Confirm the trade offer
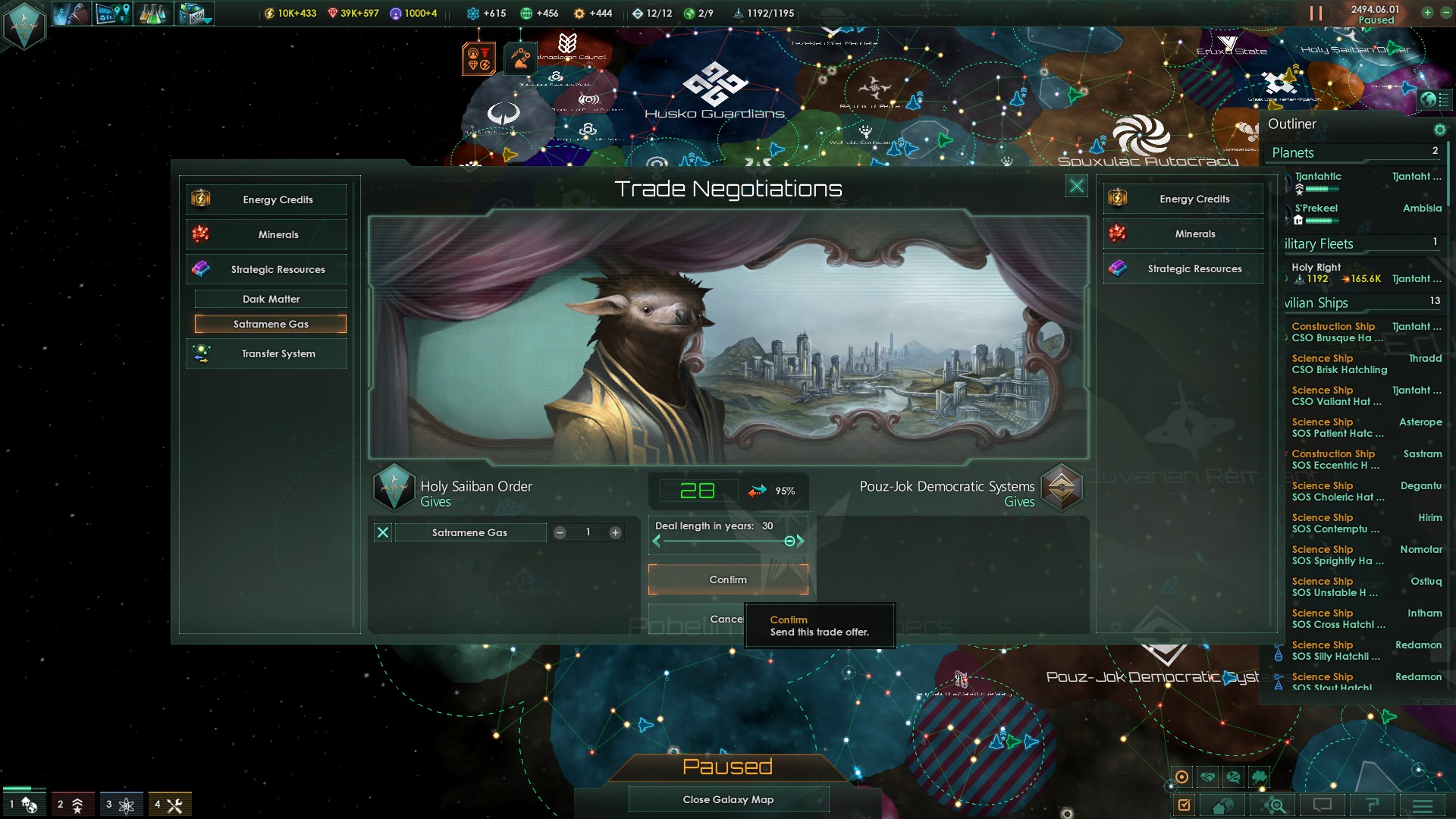Viewport: 1456px width, 819px height. [x=727, y=579]
